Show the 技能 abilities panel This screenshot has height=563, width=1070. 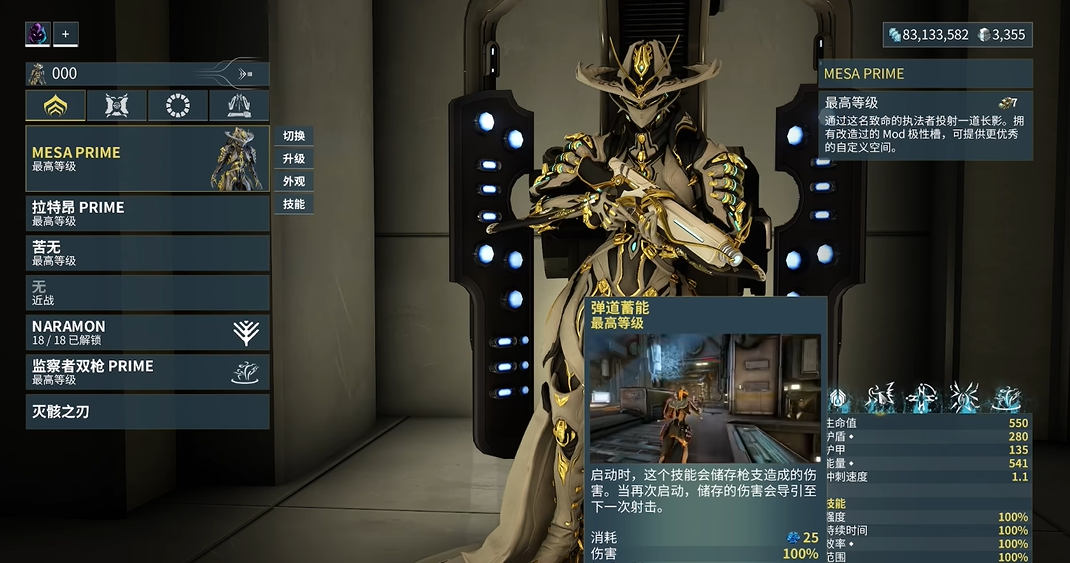294,204
